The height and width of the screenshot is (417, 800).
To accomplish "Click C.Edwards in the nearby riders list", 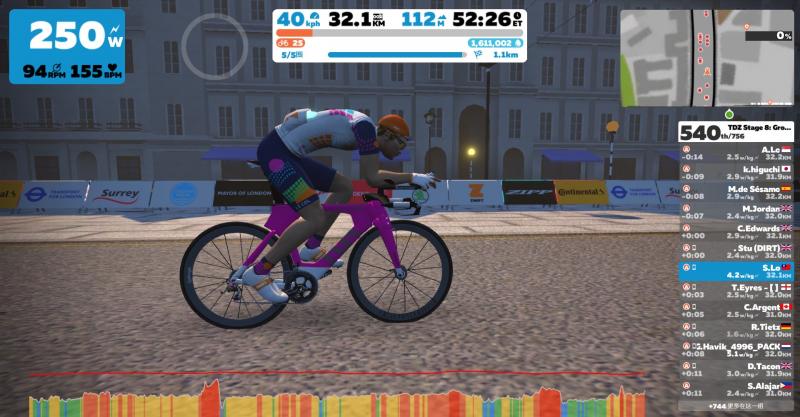I will [736, 230].
